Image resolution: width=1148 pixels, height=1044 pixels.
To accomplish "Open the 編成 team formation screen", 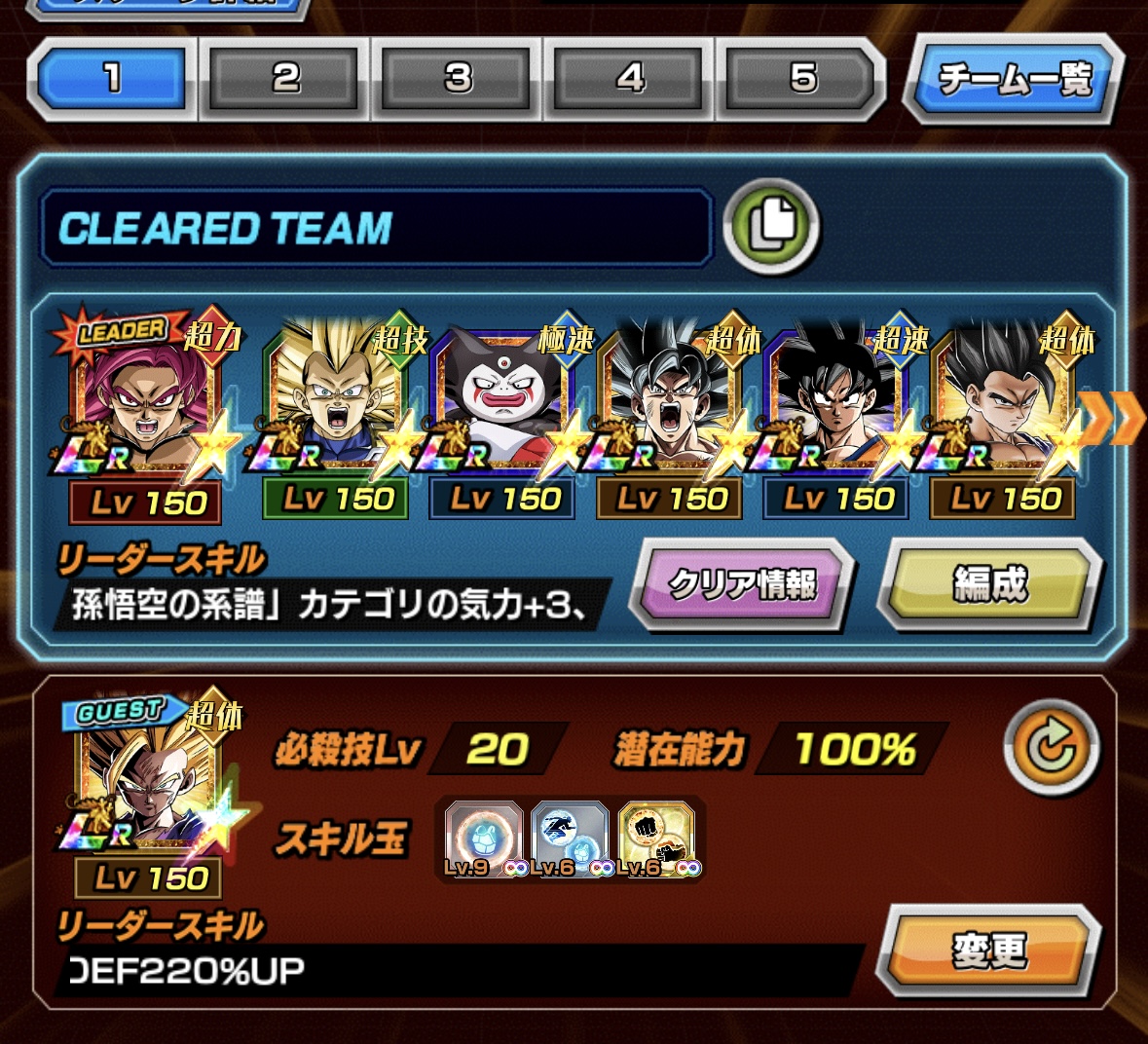I will pos(989,584).
